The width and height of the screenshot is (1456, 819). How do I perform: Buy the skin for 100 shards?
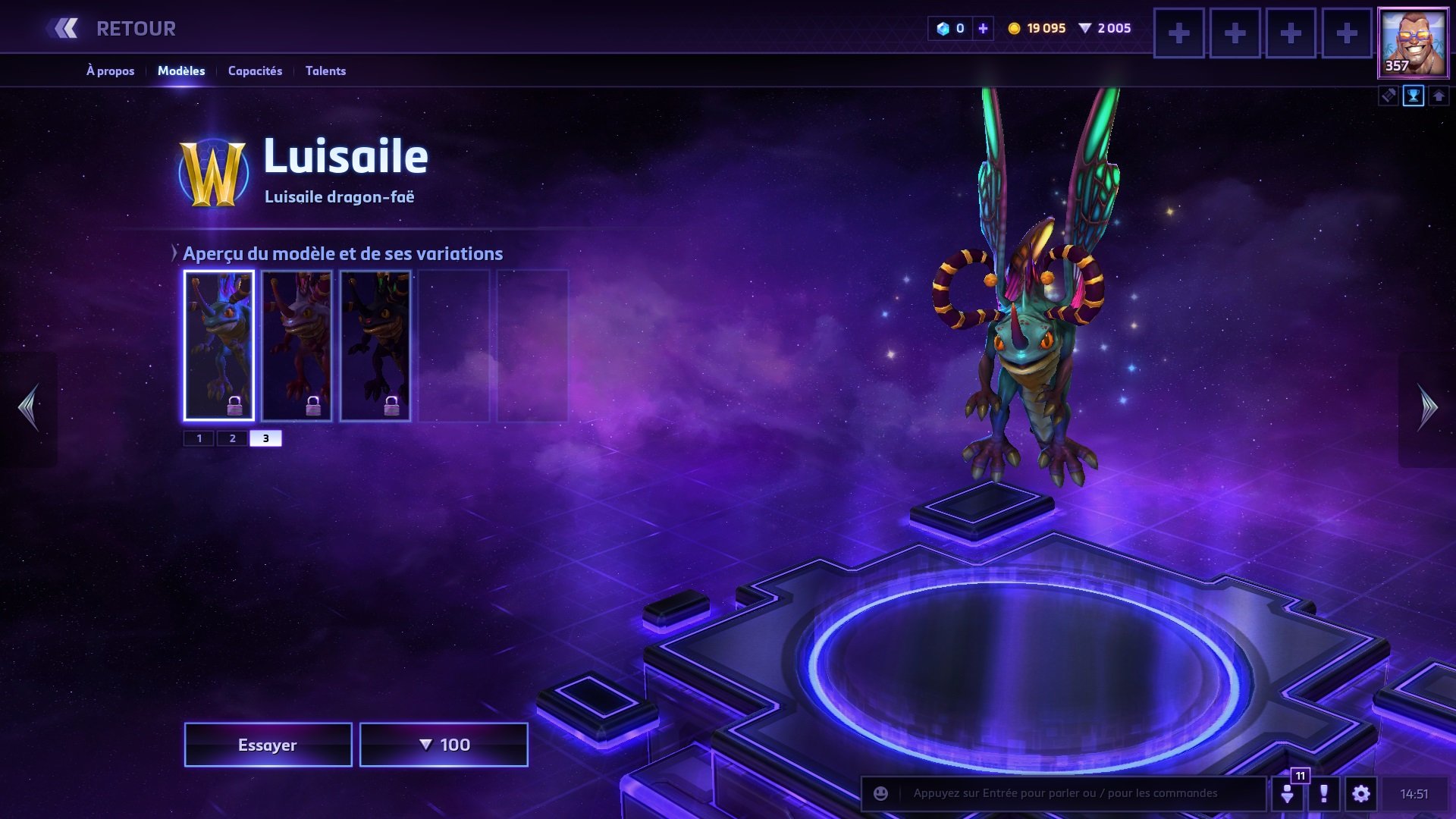(x=444, y=745)
